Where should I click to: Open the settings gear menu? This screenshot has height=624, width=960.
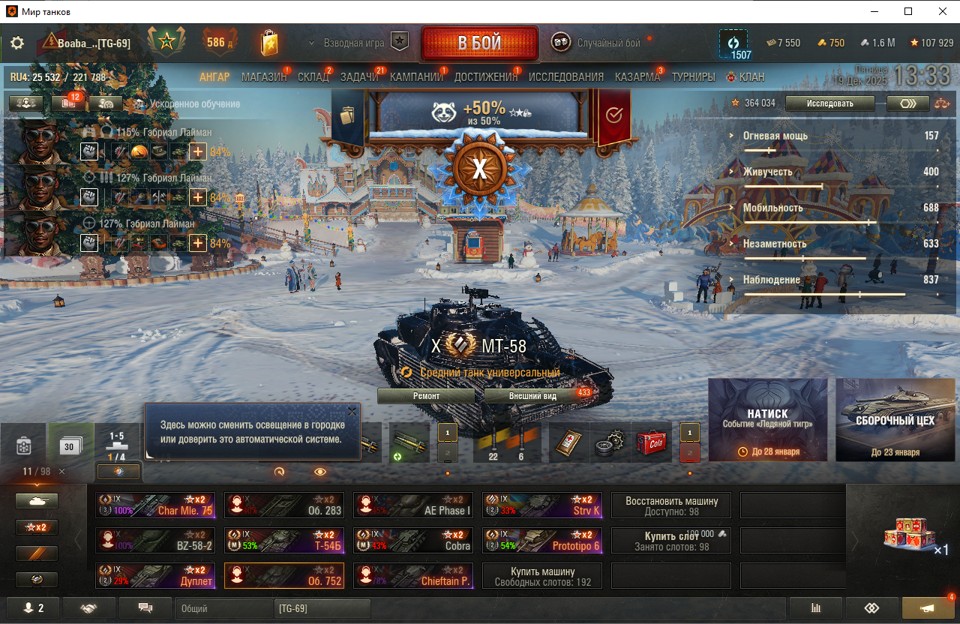17,43
